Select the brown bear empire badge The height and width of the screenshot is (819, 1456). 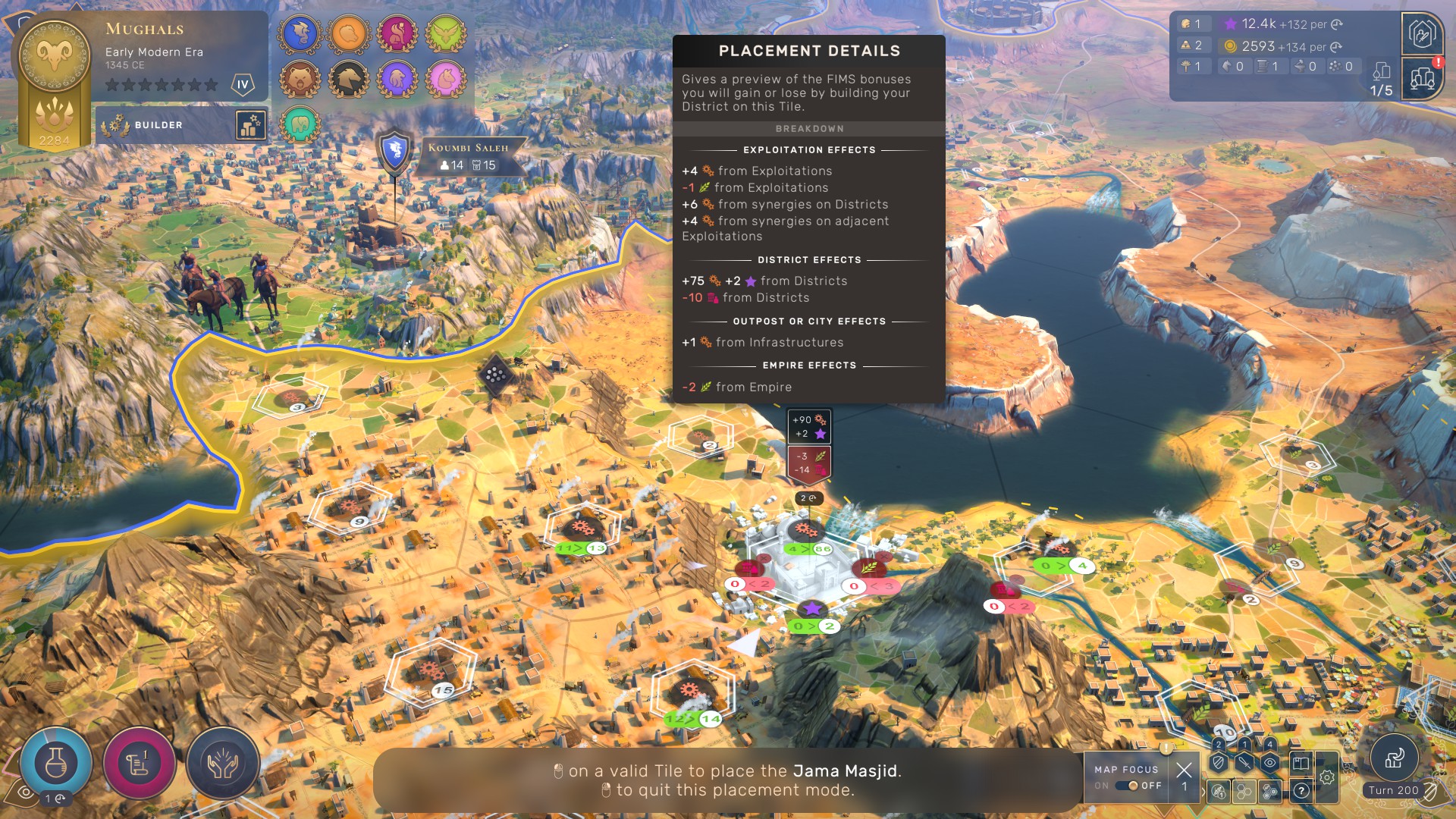[300, 78]
